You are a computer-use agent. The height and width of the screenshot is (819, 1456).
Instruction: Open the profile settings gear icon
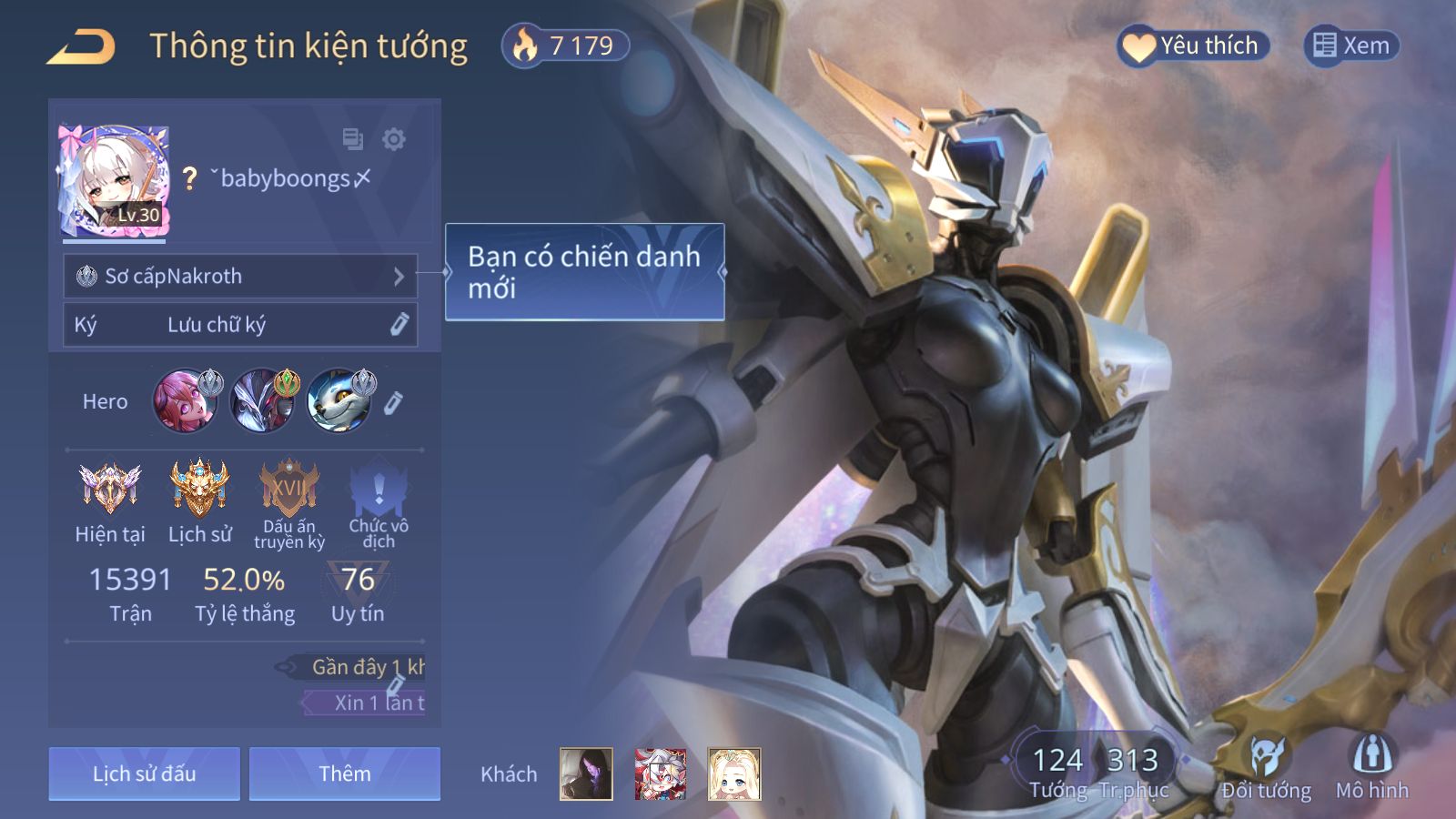point(394,139)
